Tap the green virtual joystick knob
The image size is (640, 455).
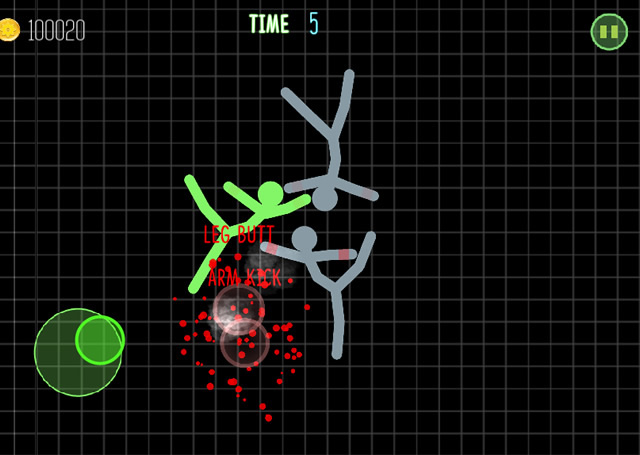pos(99,340)
